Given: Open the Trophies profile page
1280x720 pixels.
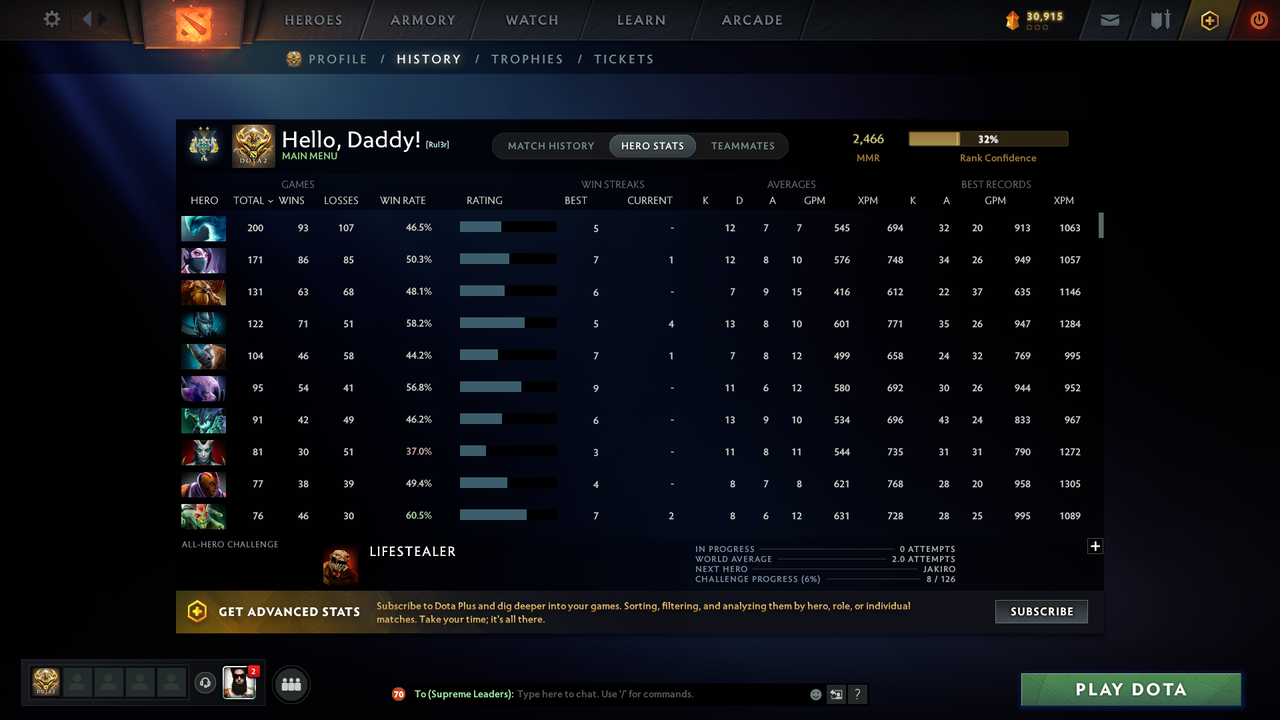Looking at the screenshot, I should pos(527,59).
